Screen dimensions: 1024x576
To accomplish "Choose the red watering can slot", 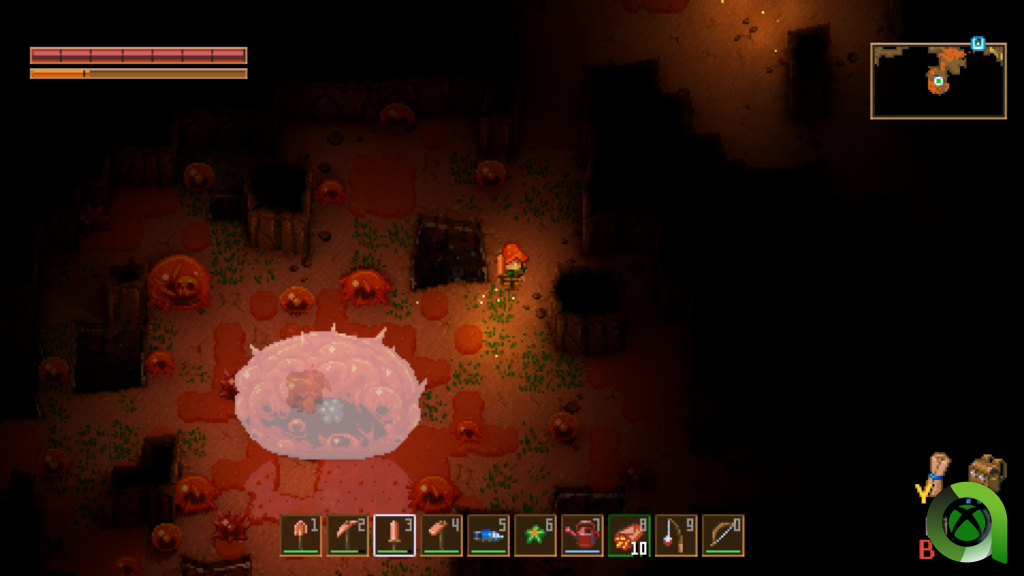I will (x=582, y=535).
